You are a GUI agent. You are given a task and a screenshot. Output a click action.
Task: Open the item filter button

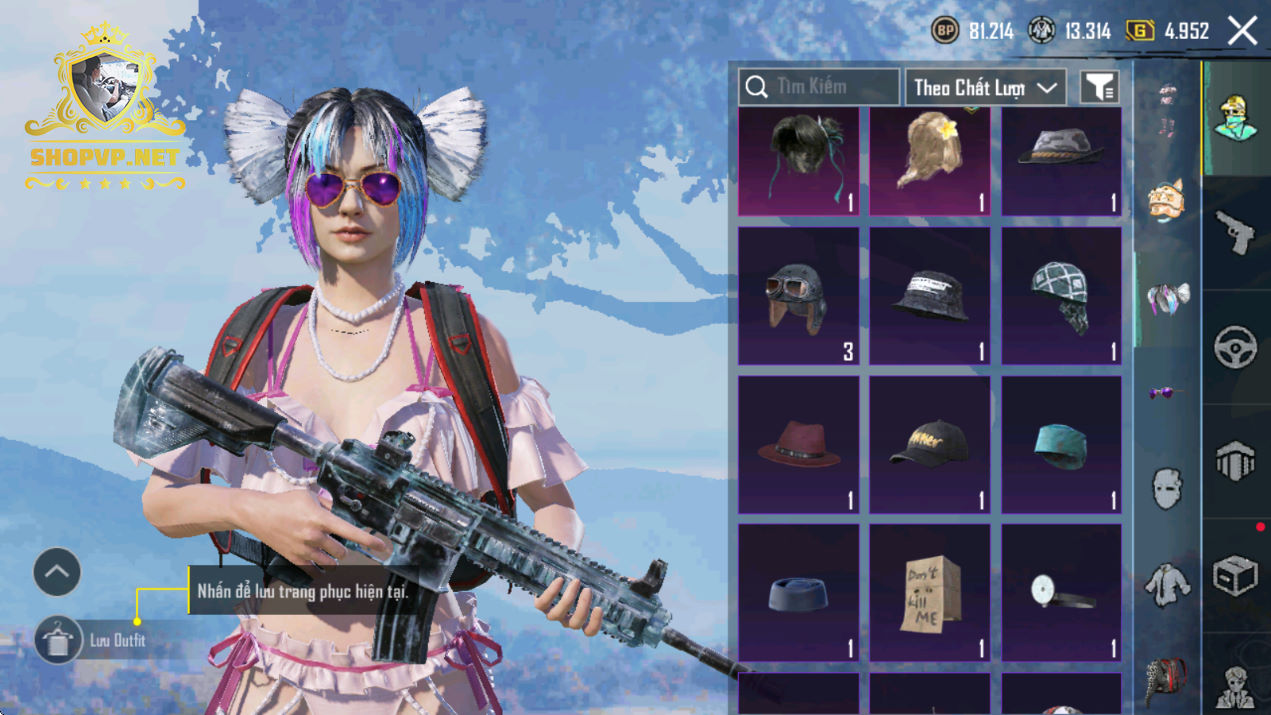coord(1099,87)
